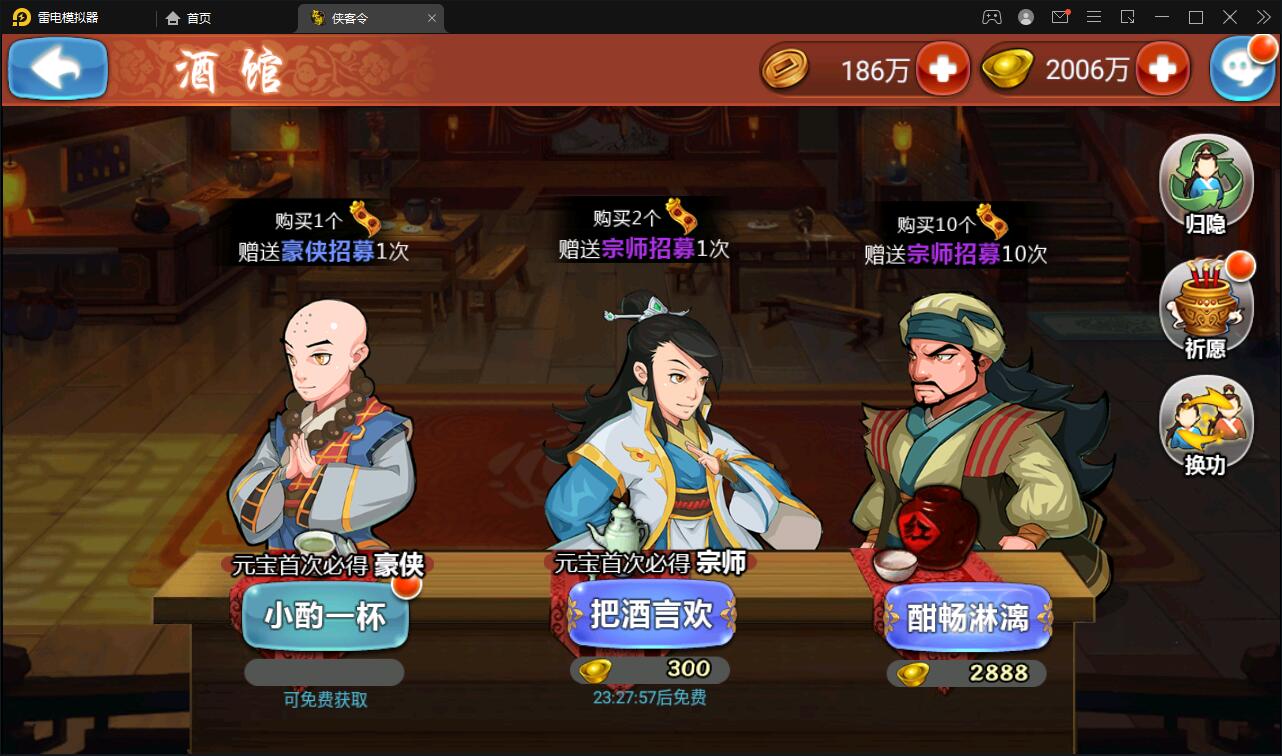Click the back arrow to leave the tavern
This screenshot has height=756, width=1282.
point(57,68)
